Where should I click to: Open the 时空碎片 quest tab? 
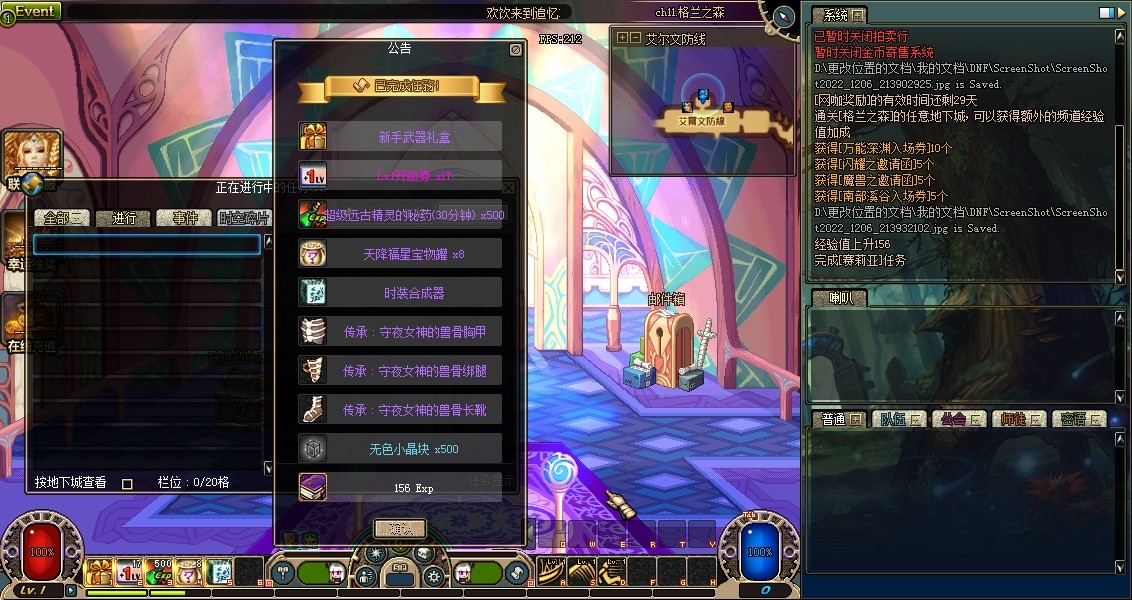(x=244, y=218)
